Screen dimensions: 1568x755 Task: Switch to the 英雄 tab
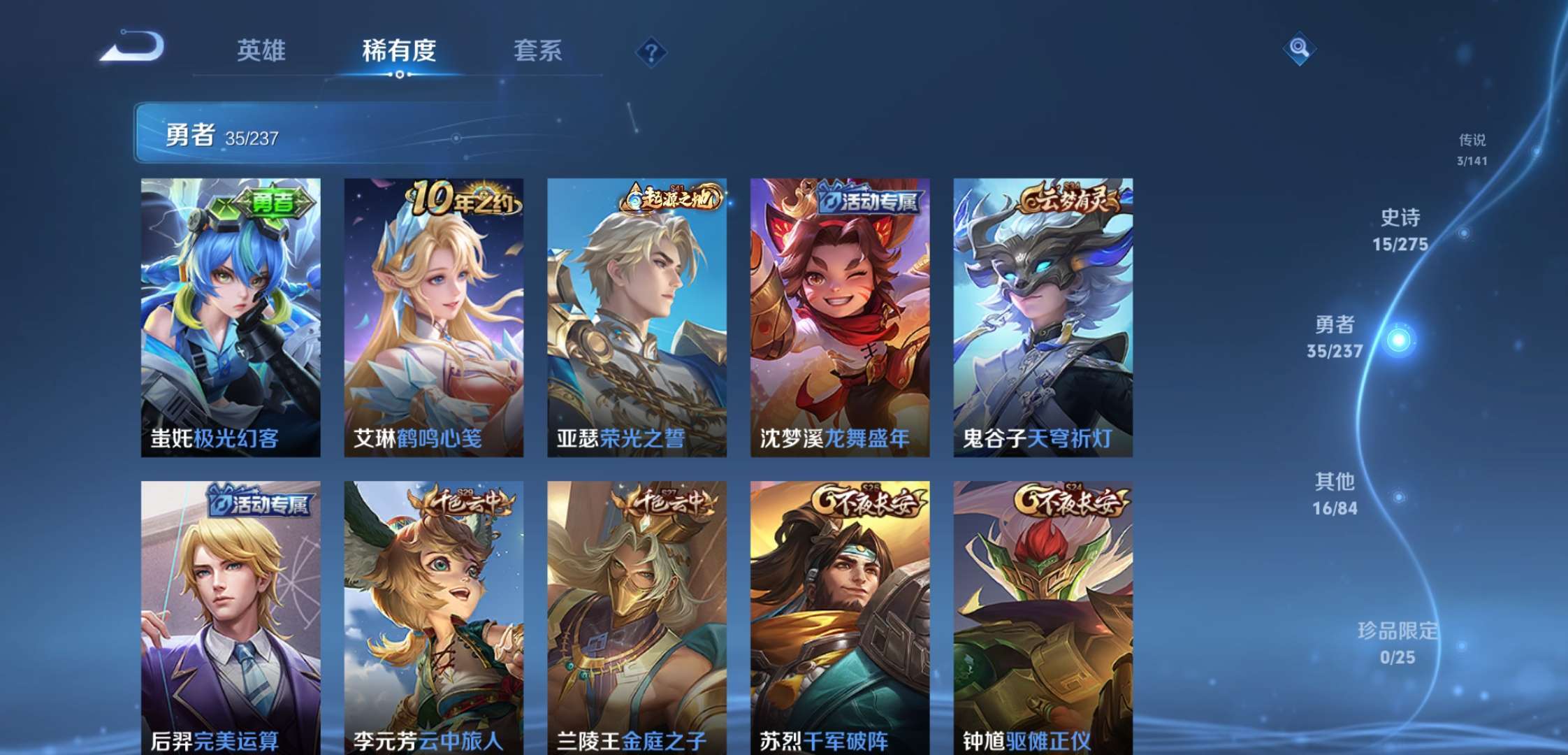(262, 51)
